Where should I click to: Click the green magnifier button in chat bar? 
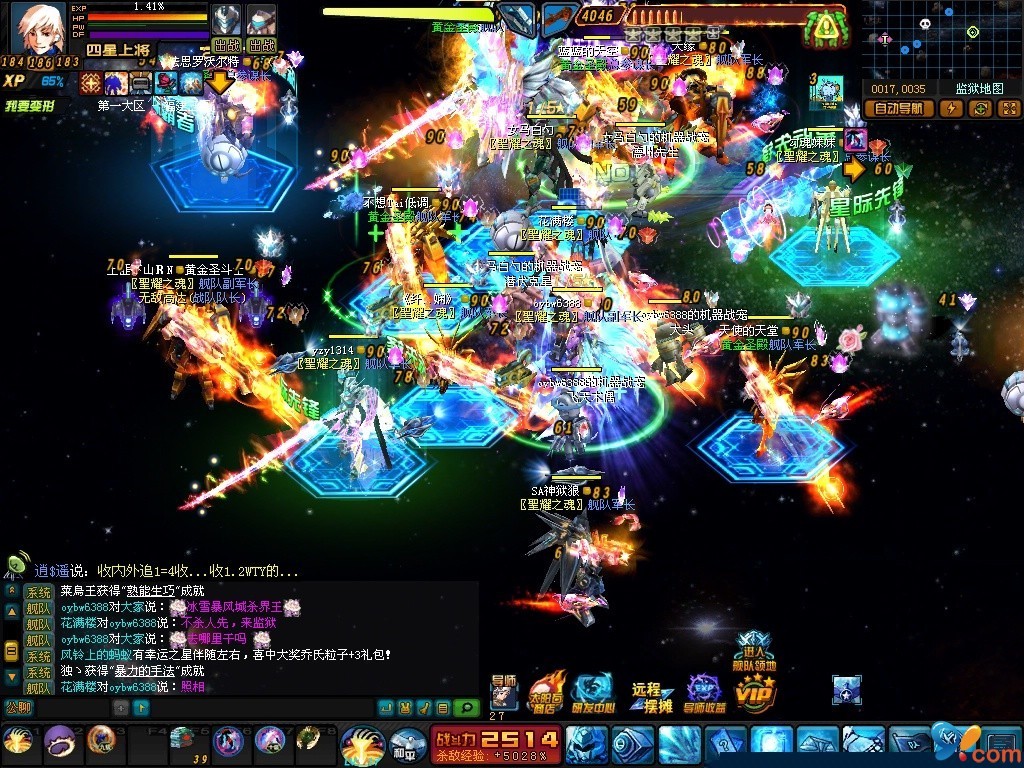coord(466,708)
